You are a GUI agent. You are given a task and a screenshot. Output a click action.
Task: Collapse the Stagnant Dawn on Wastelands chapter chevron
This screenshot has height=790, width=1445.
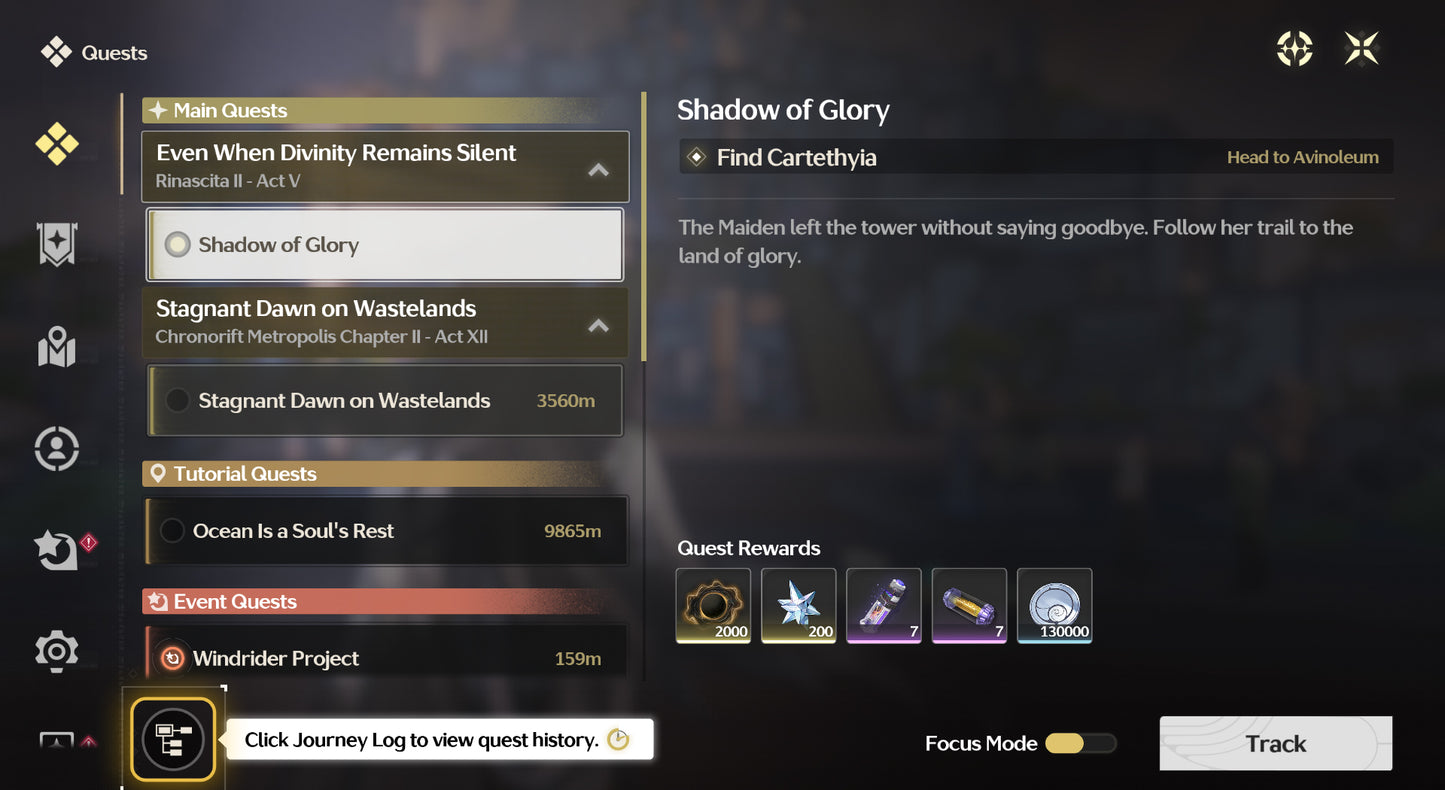598,324
